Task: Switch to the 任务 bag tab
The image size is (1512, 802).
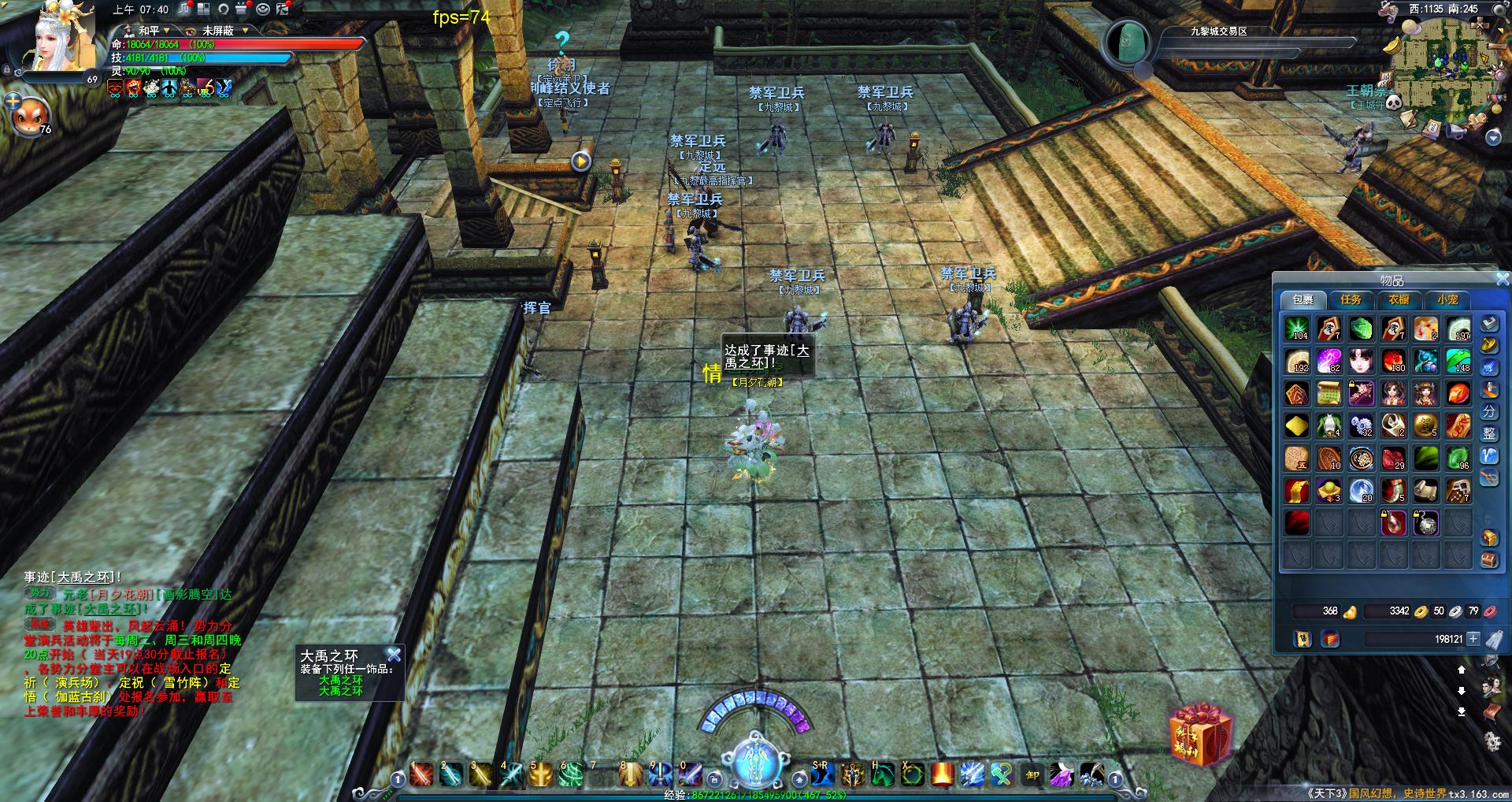Action: [1351, 300]
